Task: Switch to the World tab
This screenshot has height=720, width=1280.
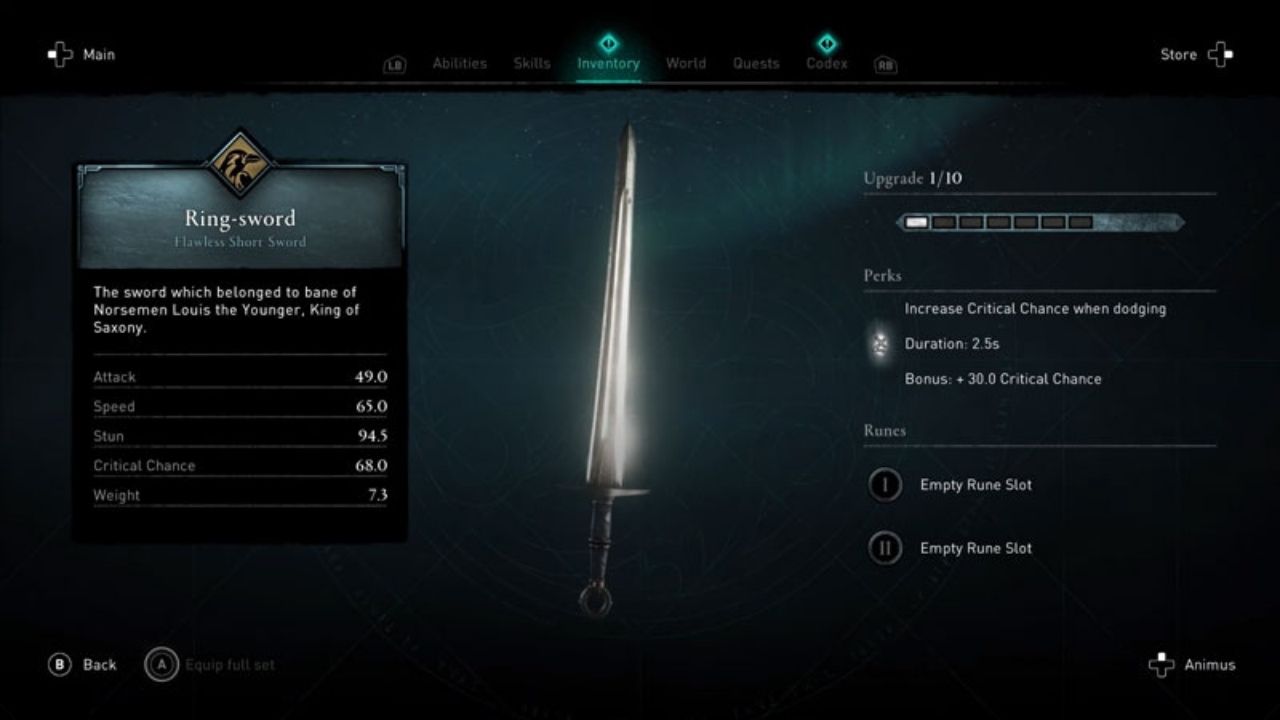Action: click(686, 62)
